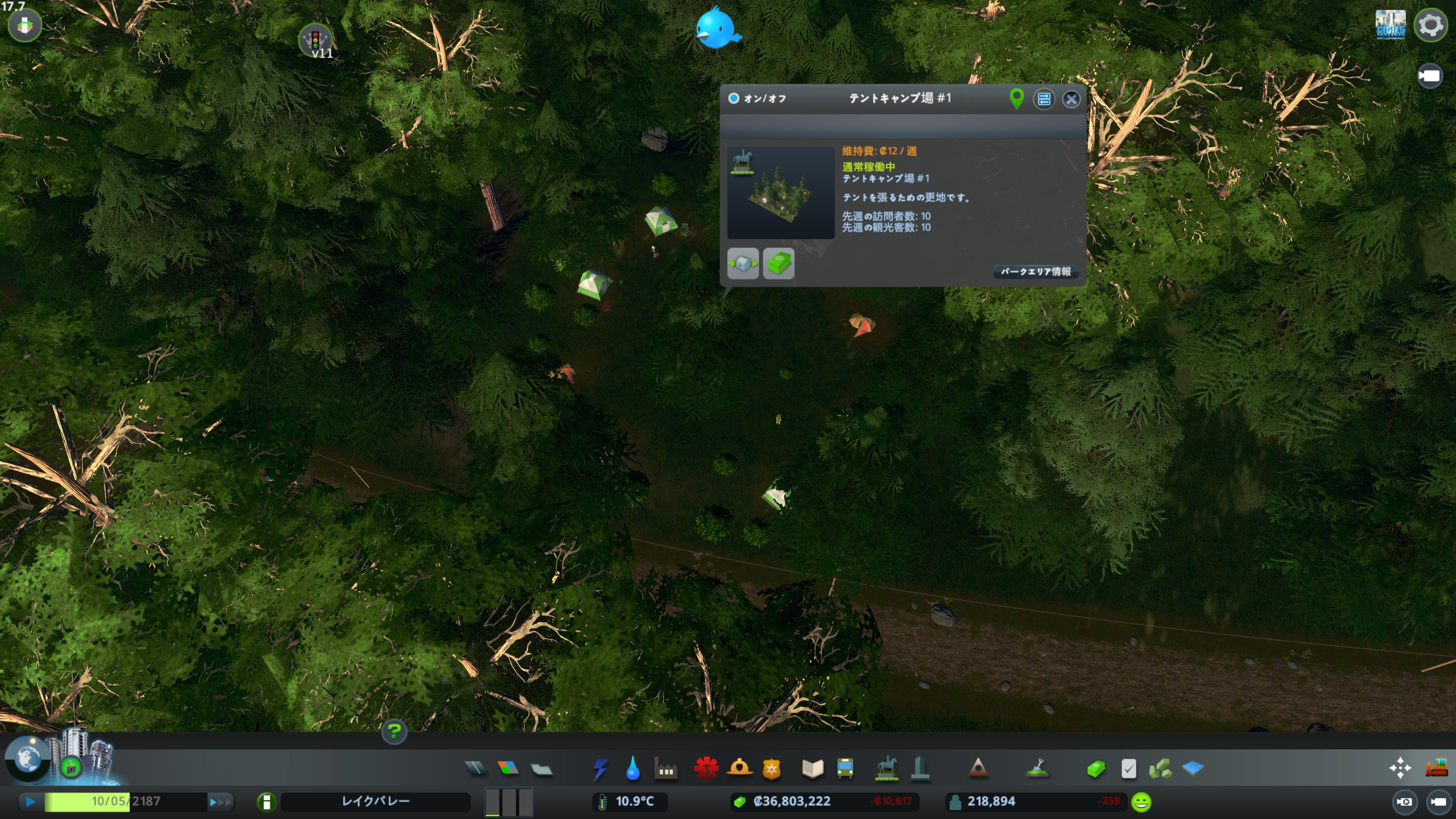The image size is (1456, 819).
Task: Click the play/pause simulation button
Action: 30,802
